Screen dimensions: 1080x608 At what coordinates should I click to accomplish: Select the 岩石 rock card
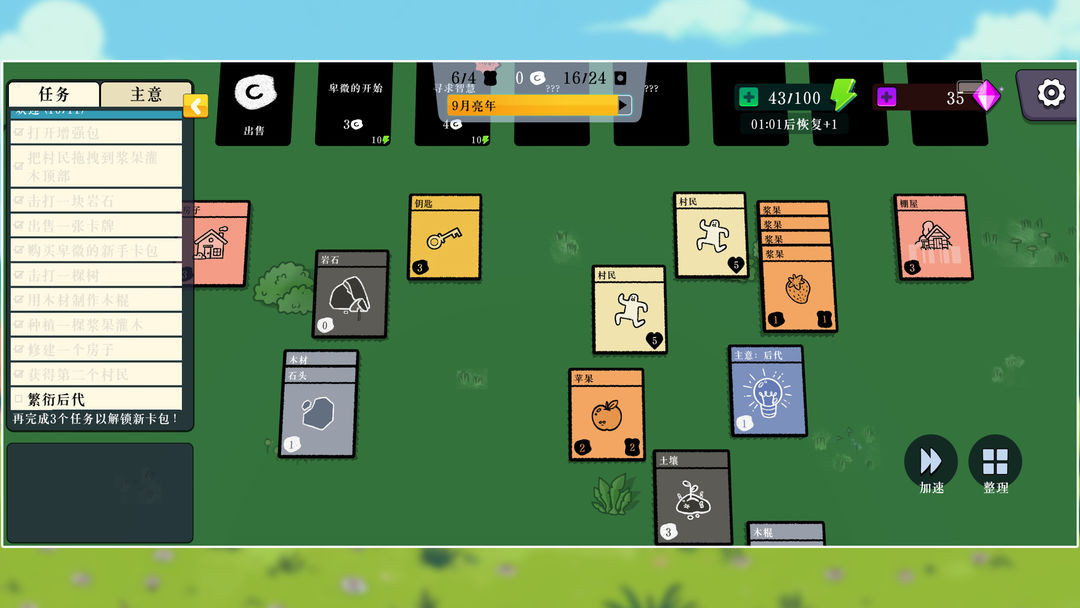pos(351,295)
